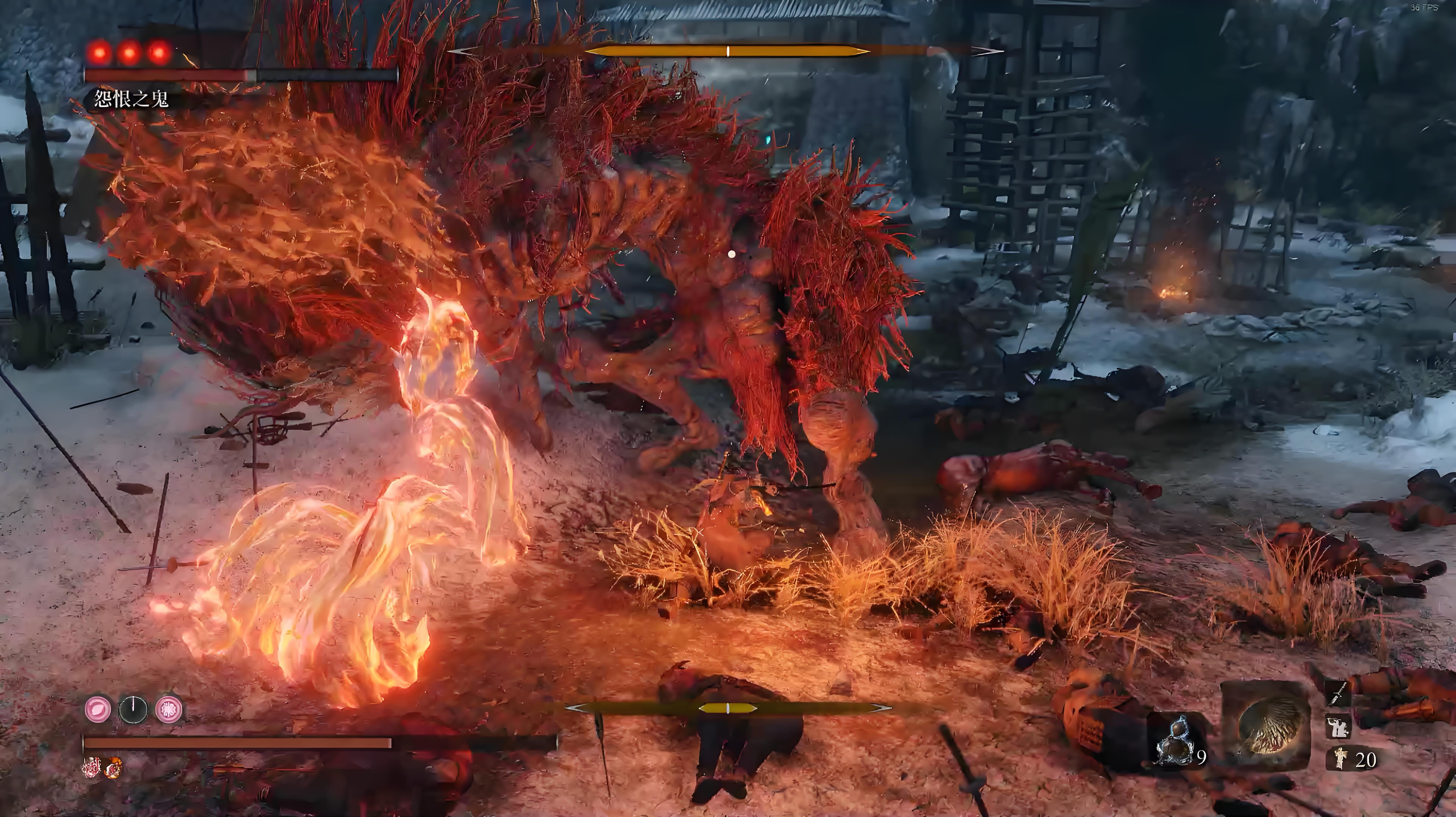
Task: Select the sakura-blossom resurrection node
Action: [169, 709]
